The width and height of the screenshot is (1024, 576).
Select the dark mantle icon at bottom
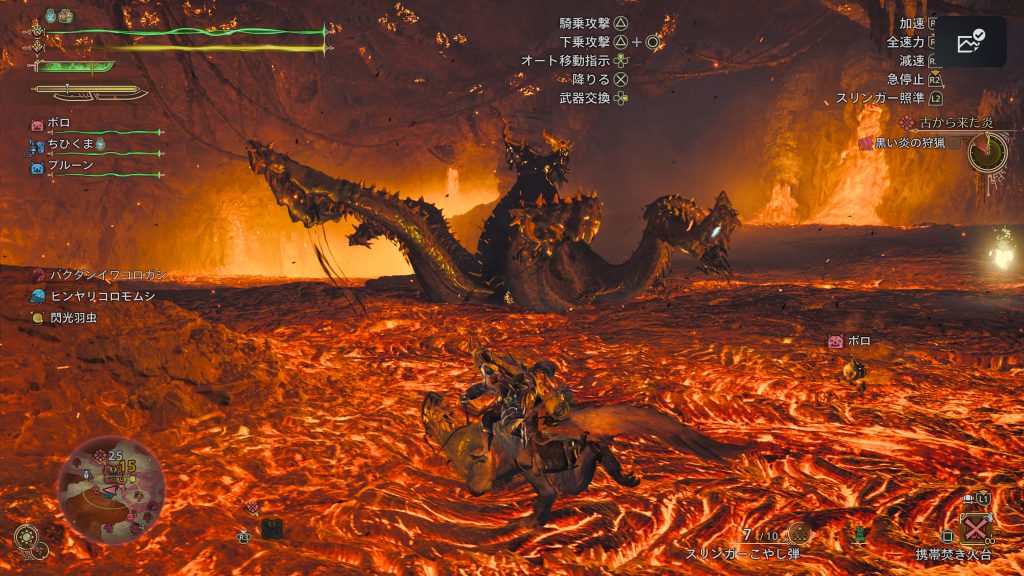(x=271, y=528)
